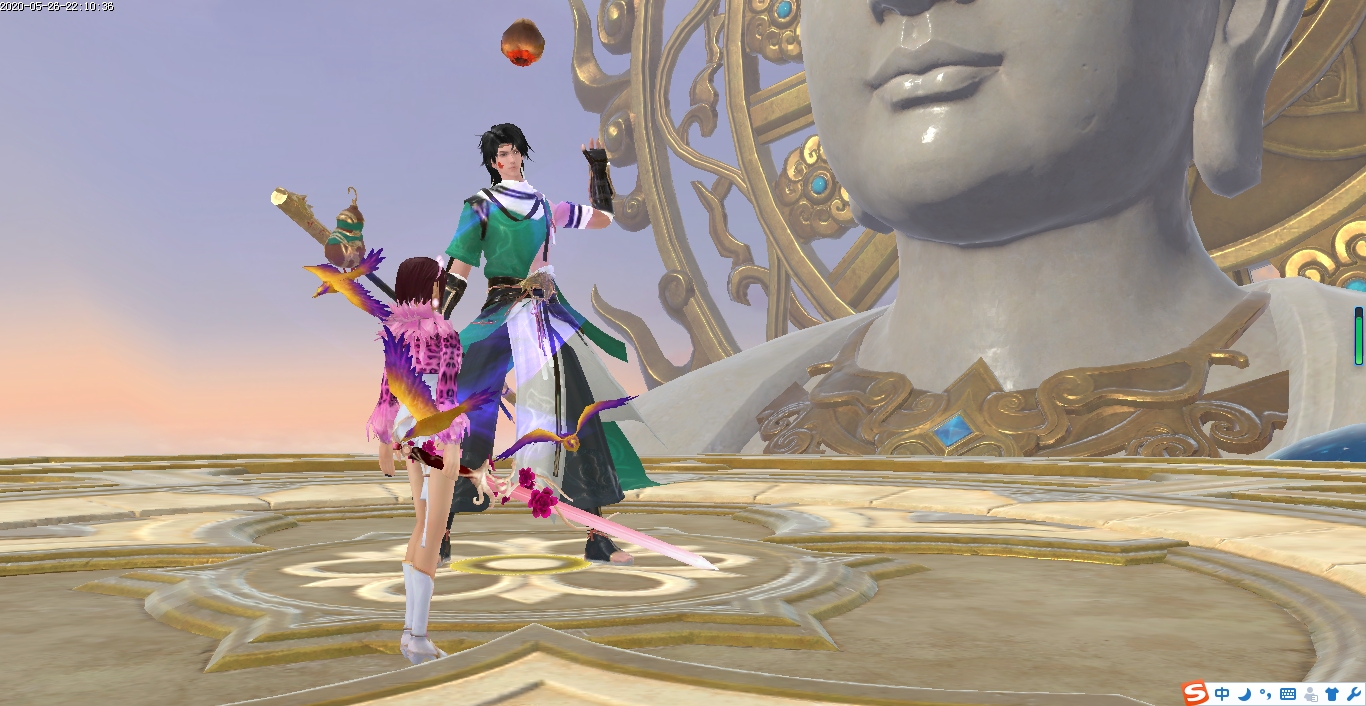1366x706 pixels.
Task: Open the Sogou input wrench settings
Action: coord(1353,693)
